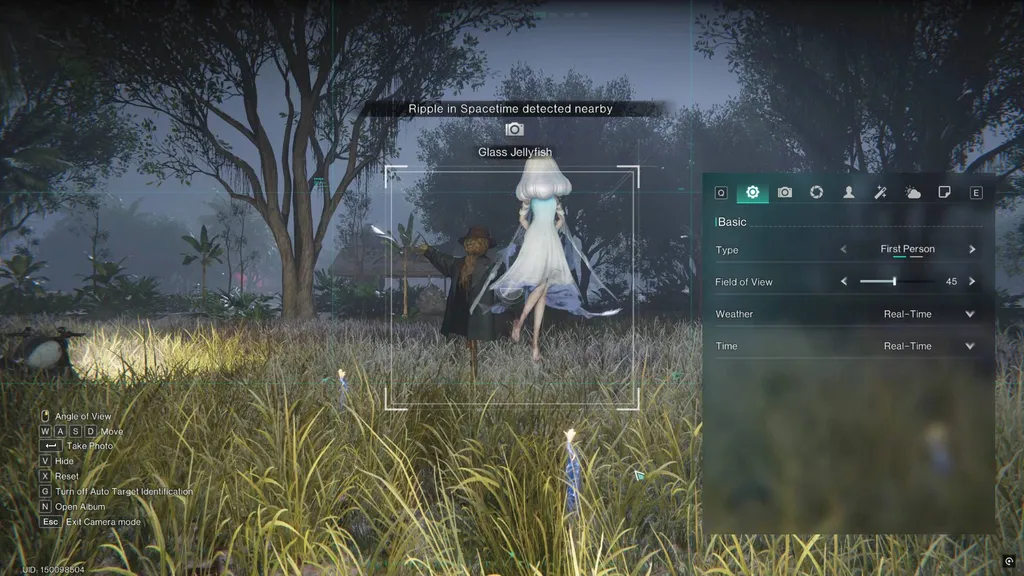1024x576 pixels.
Task: Decrease Field of View with left arrow
Action: (843, 282)
